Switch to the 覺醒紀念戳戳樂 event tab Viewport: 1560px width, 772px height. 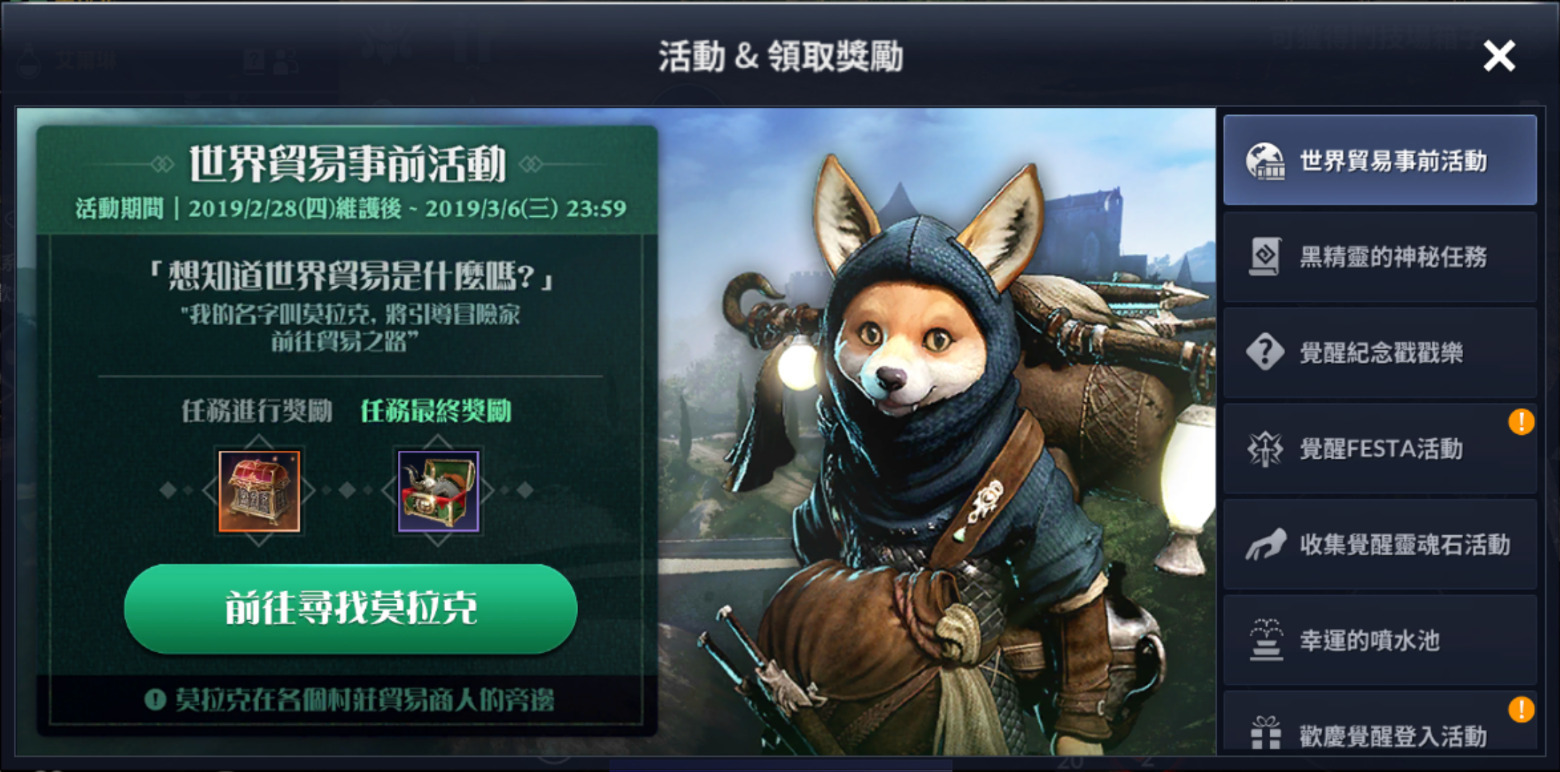coord(1380,351)
